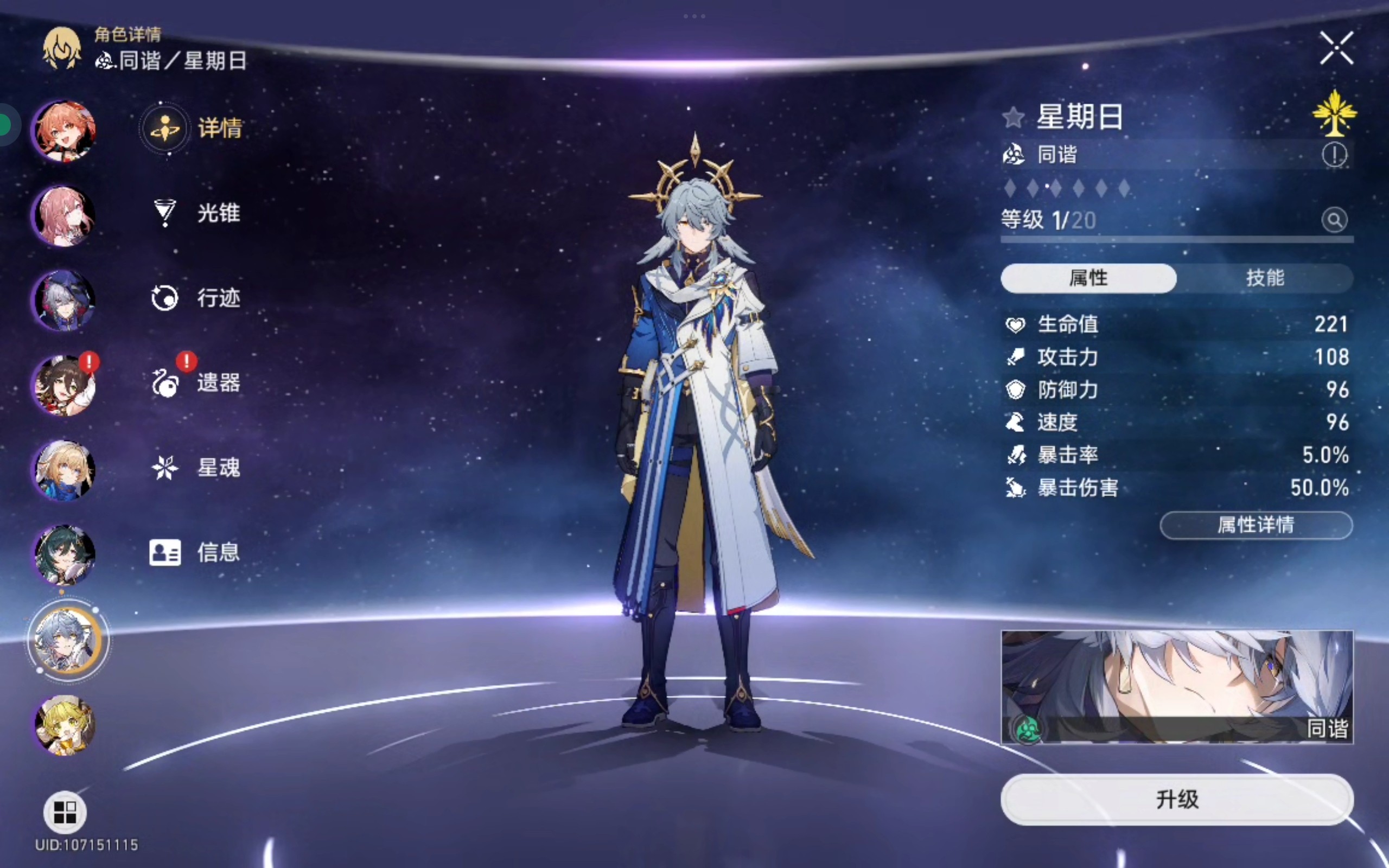Open the 详情 details menu
This screenshot has height=868, width=1389.
pos(194,128)
